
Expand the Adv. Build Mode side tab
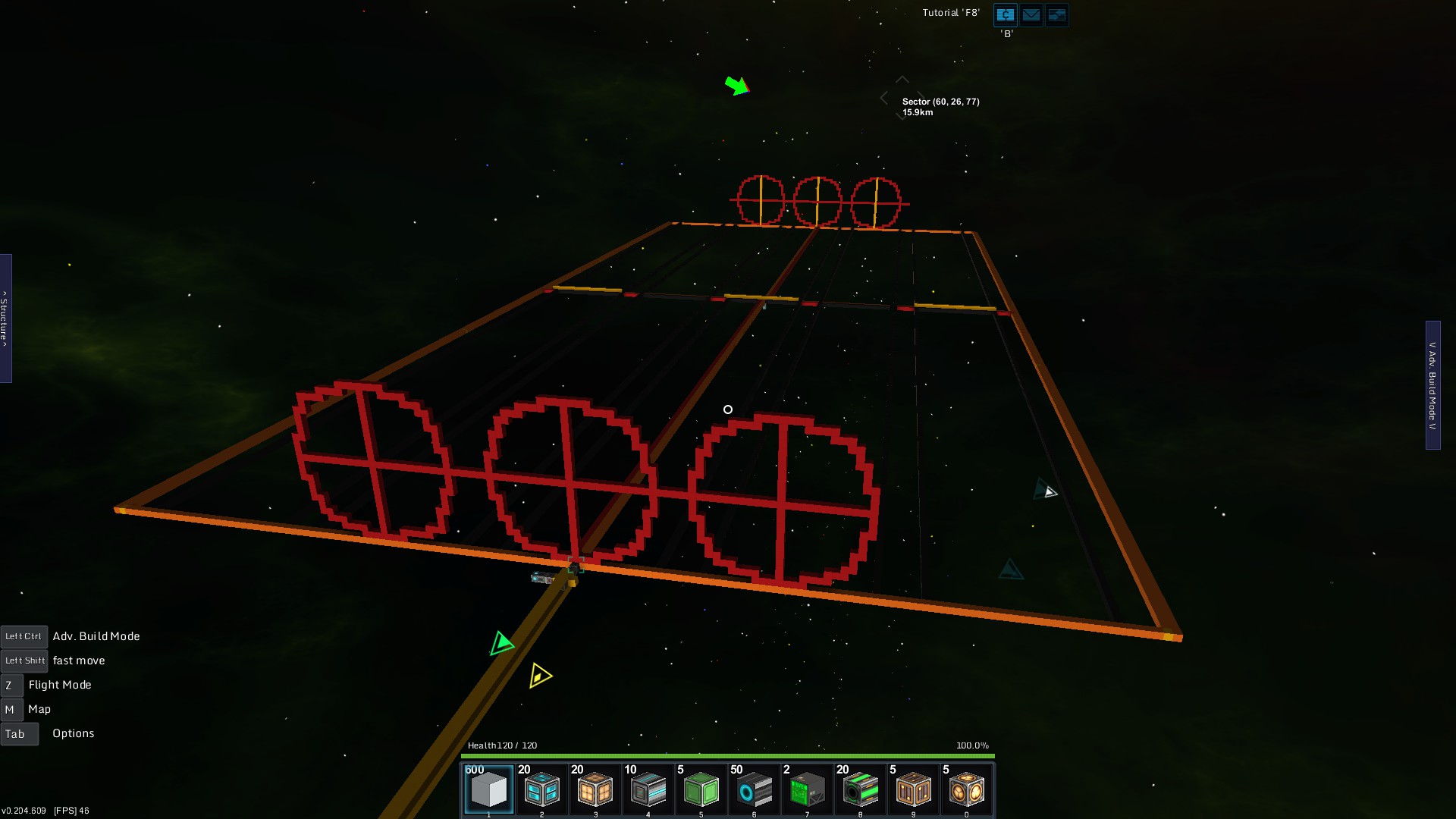1432,385
